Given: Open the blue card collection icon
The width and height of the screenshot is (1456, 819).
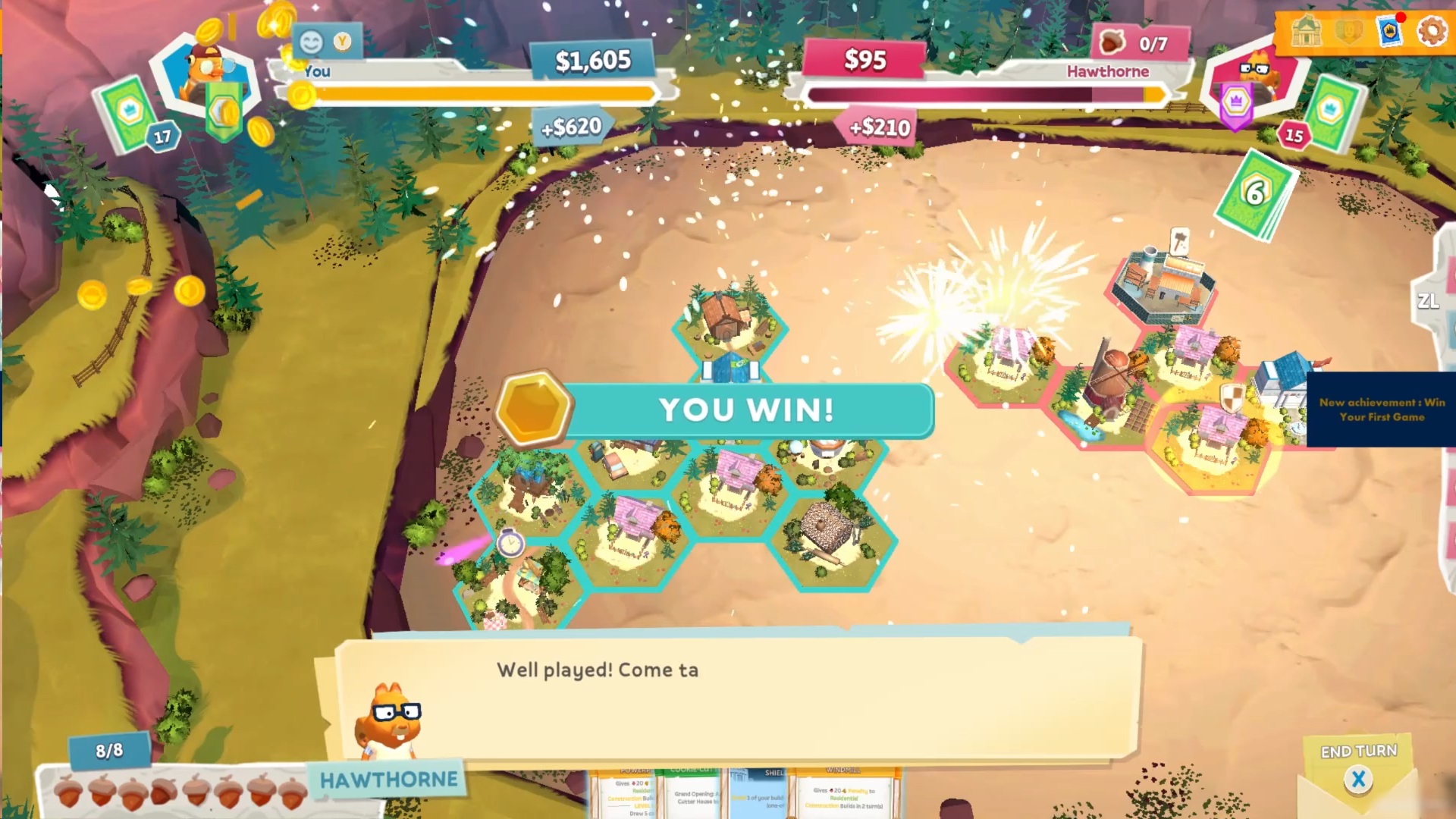Looking at the screenshot, I should (x=1390, y=32).
